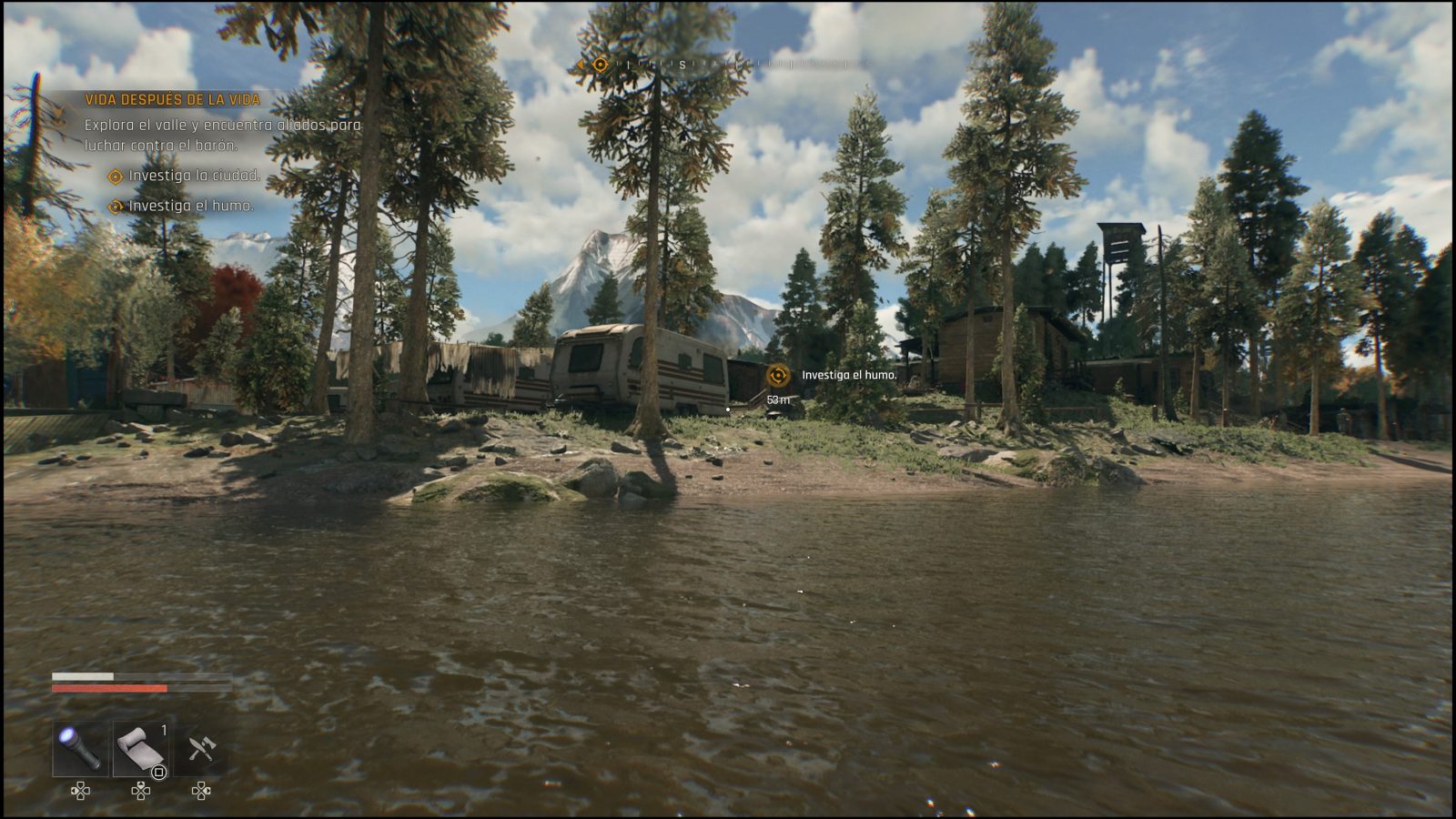Open the crossed knife and axe weapon slot
Image resolution: width=1456 pixels, height=819 pixels.
pos(201,748)
